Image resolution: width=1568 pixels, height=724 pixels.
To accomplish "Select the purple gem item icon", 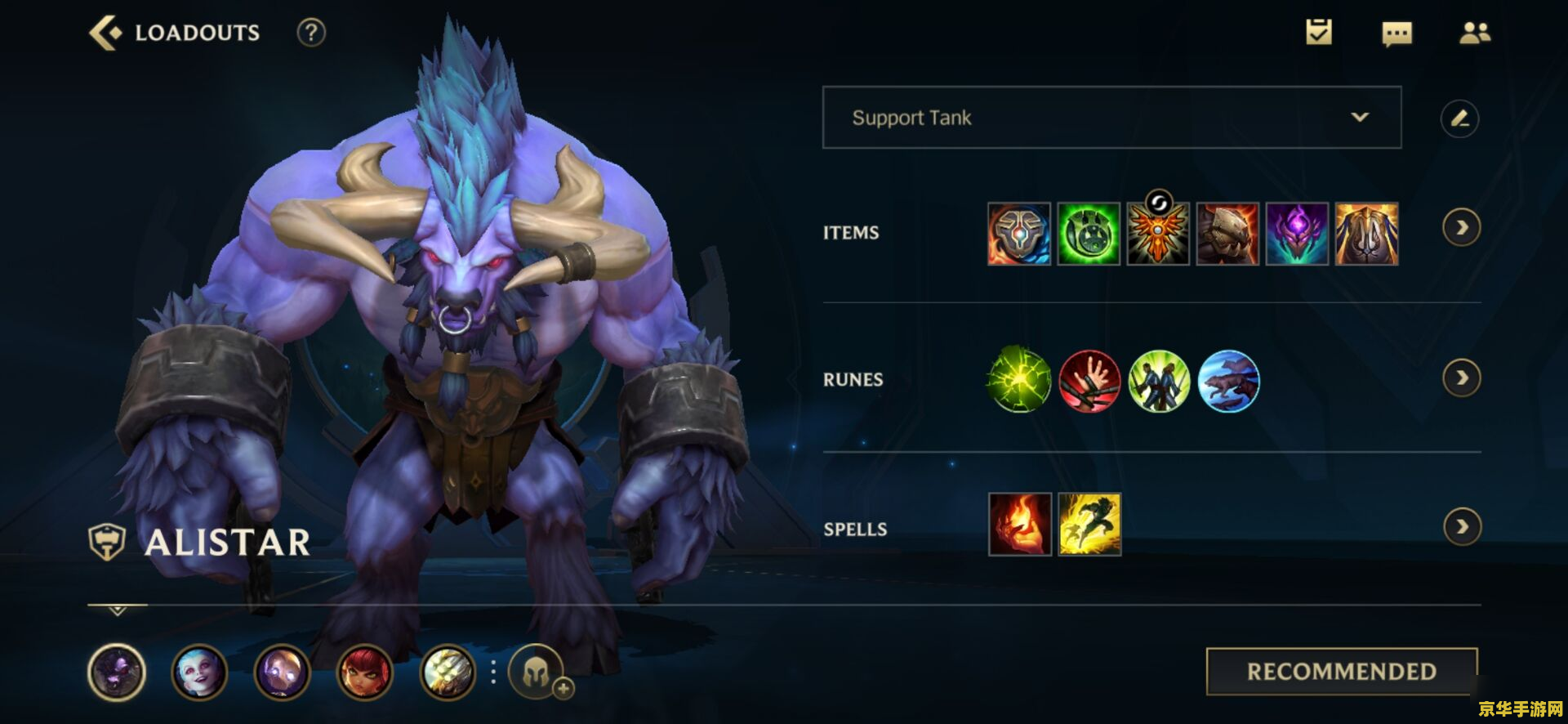I will (1297, 234).
